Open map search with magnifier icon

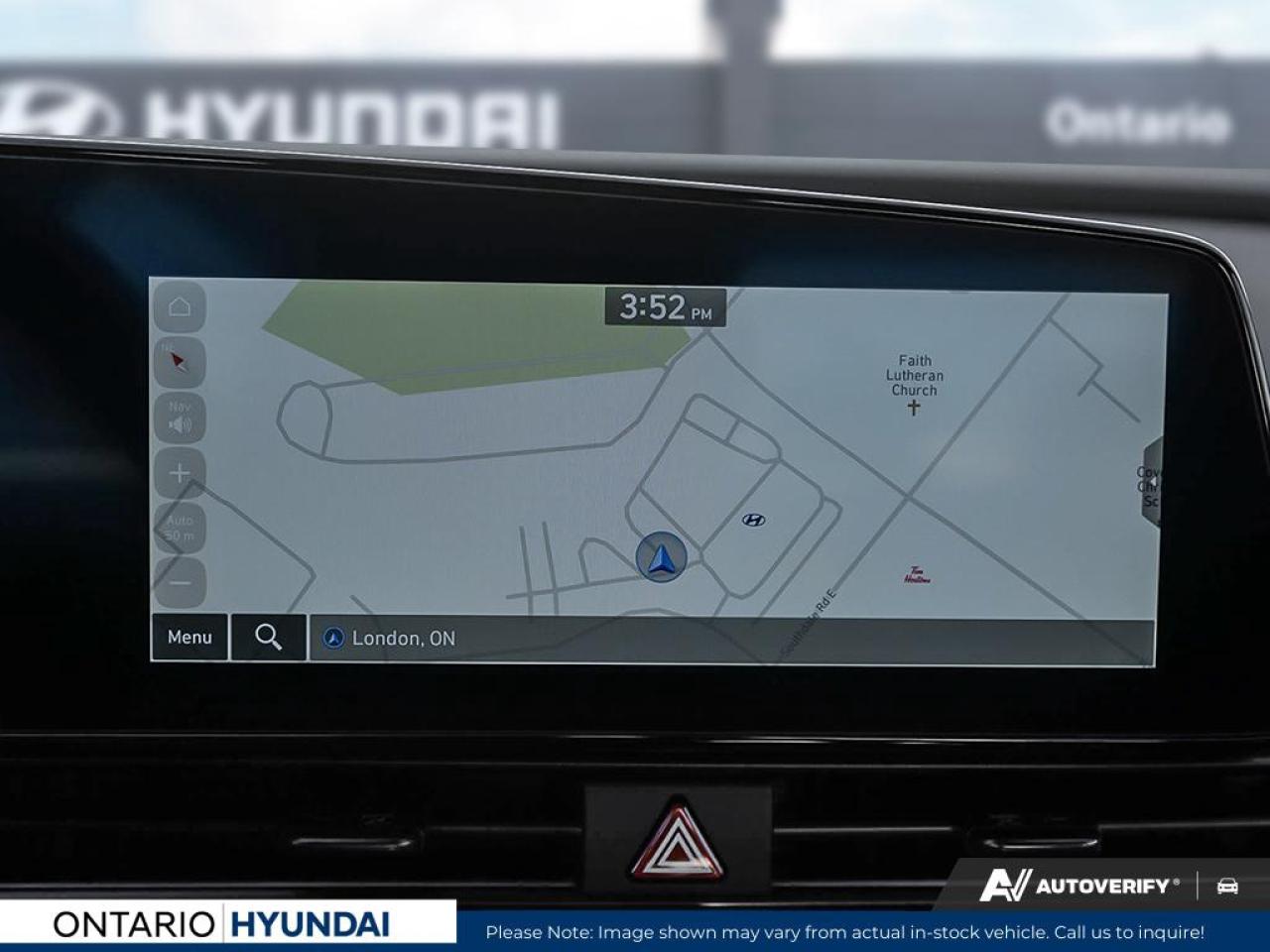coord(268,638)
